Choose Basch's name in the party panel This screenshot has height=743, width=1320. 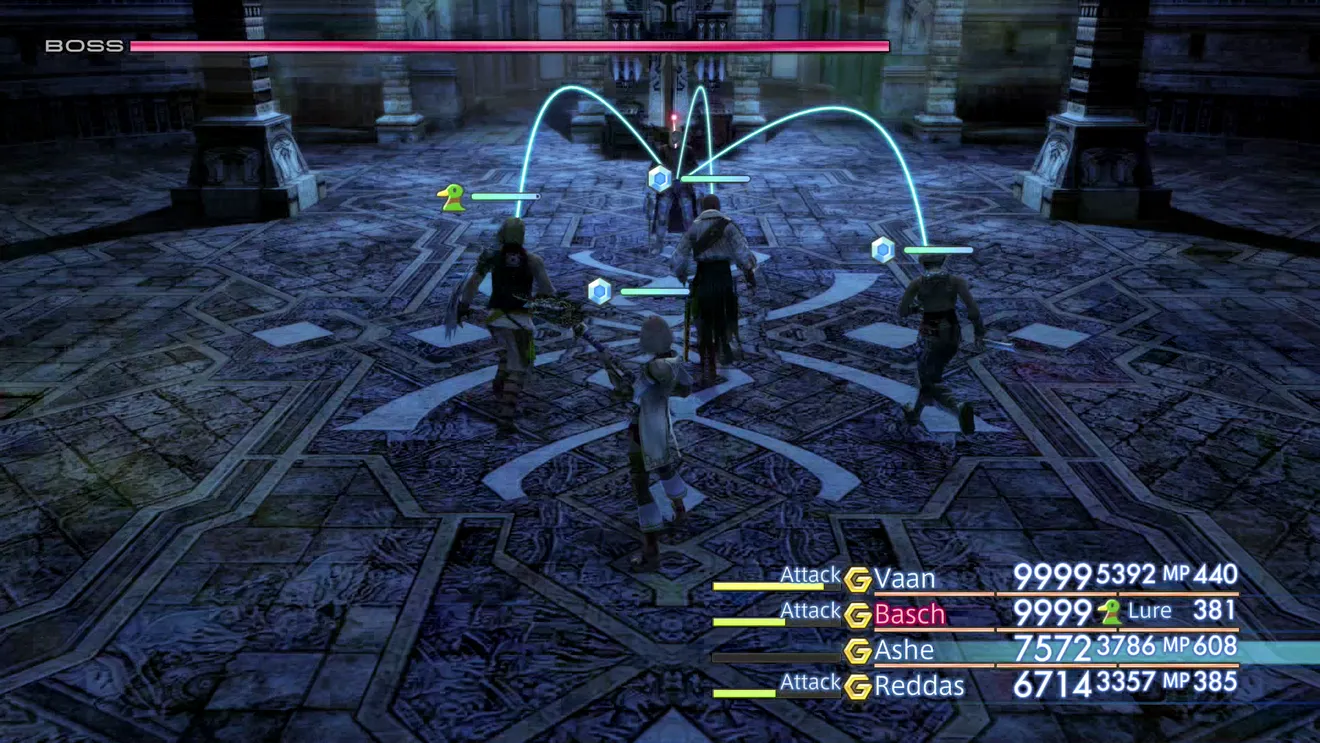click(x=909, y=614)
